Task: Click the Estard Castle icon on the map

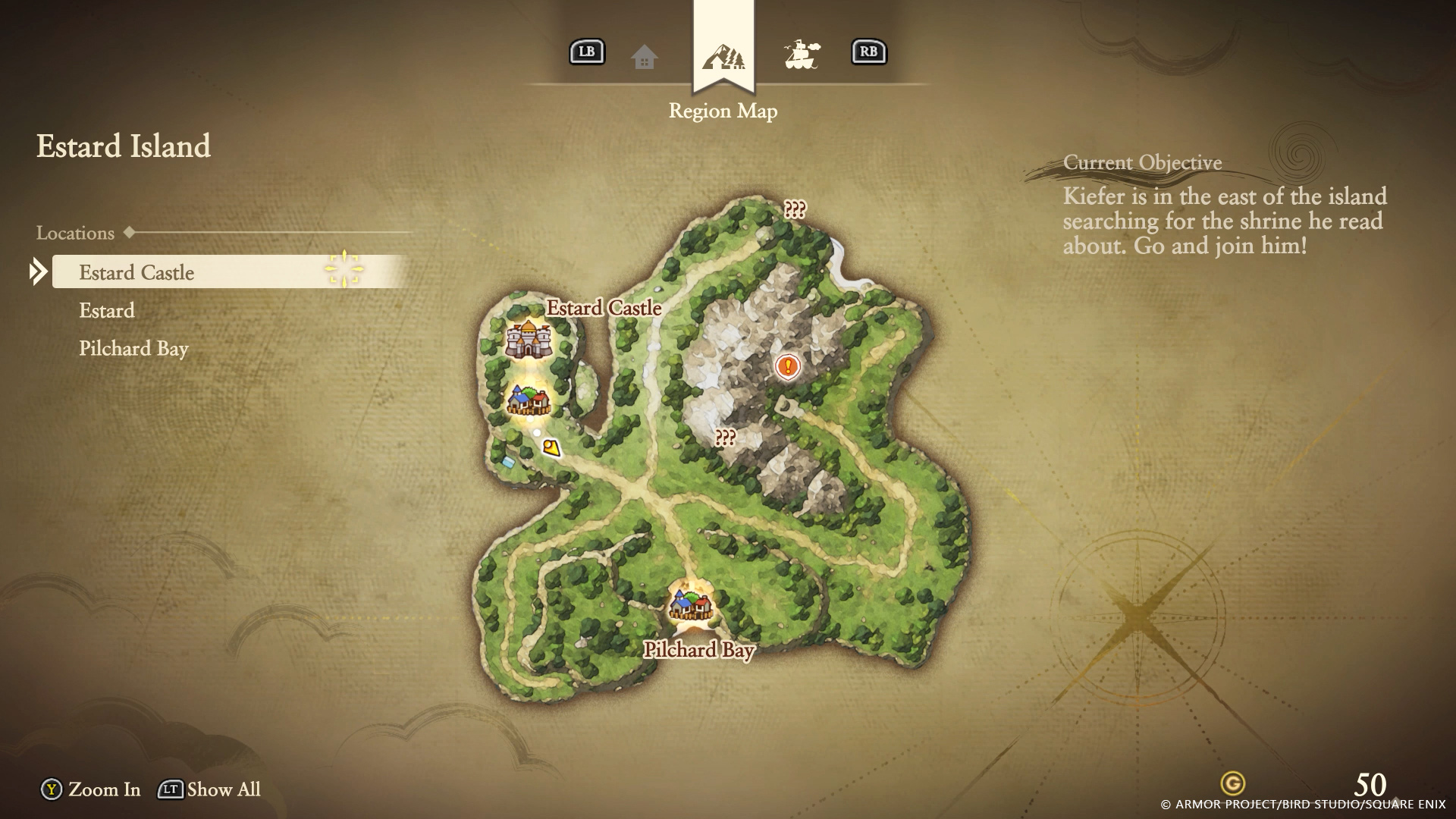Action: click(528, 338)
